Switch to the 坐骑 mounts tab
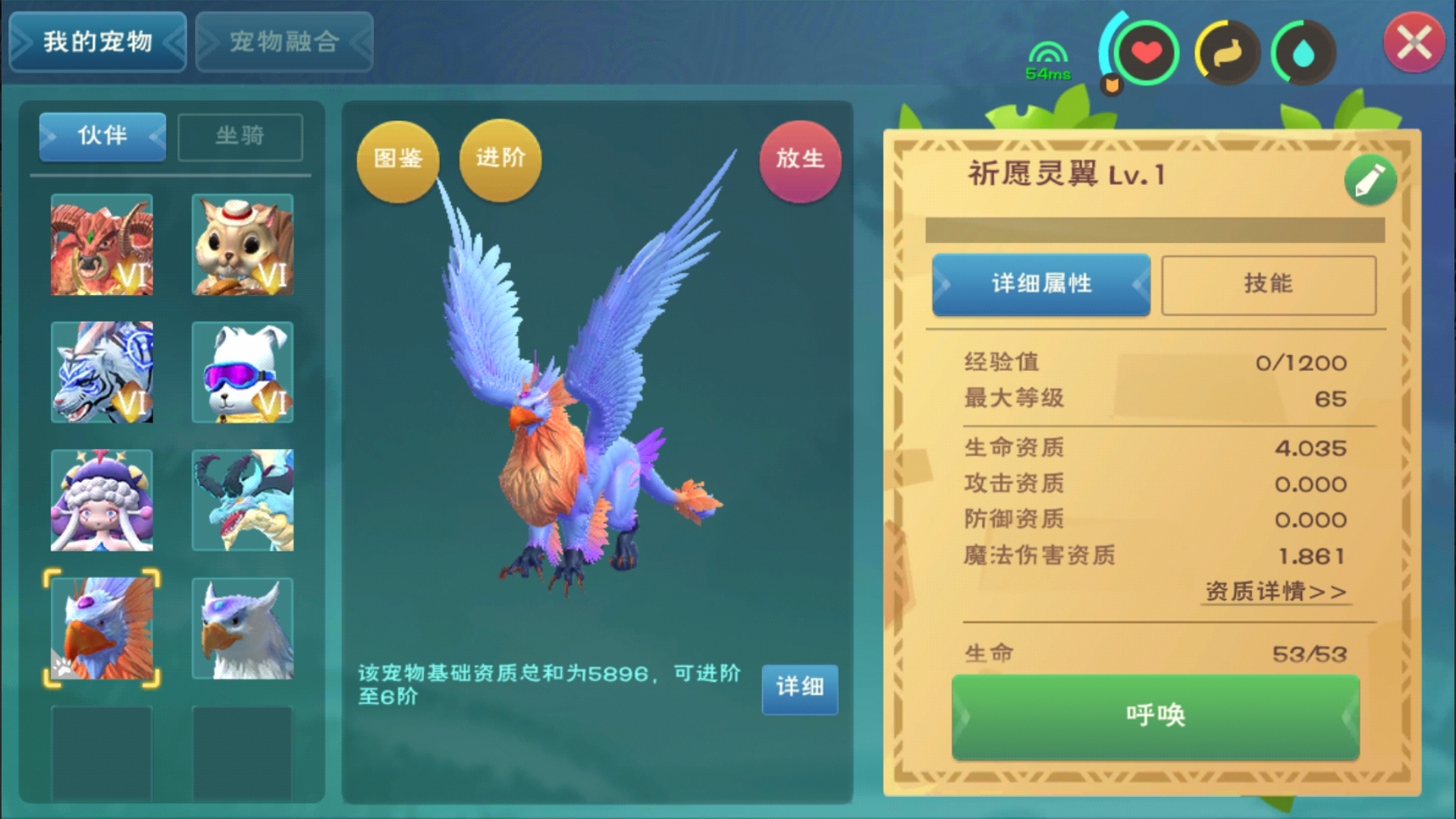The width and height of the screenshot is (1456, 819). click(x=240, y=136)
